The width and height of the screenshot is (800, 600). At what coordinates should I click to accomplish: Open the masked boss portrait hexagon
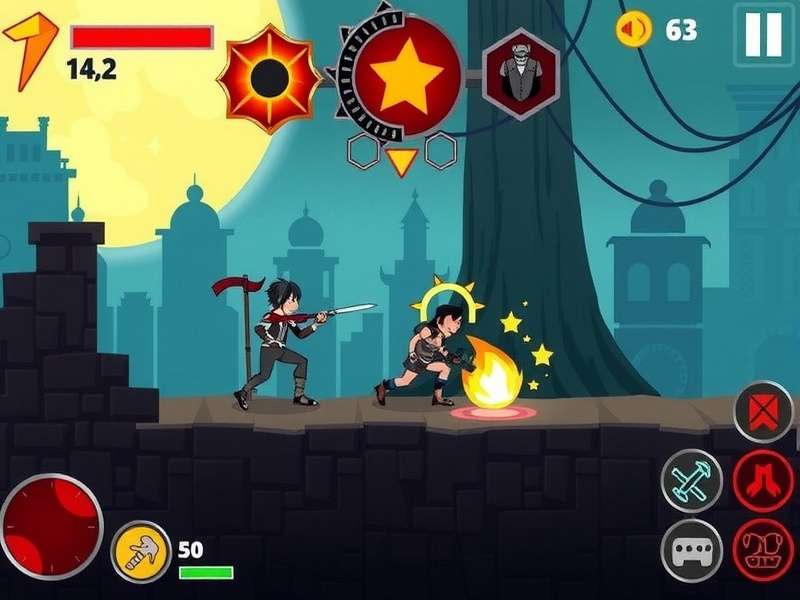click(x=520, y=75)
